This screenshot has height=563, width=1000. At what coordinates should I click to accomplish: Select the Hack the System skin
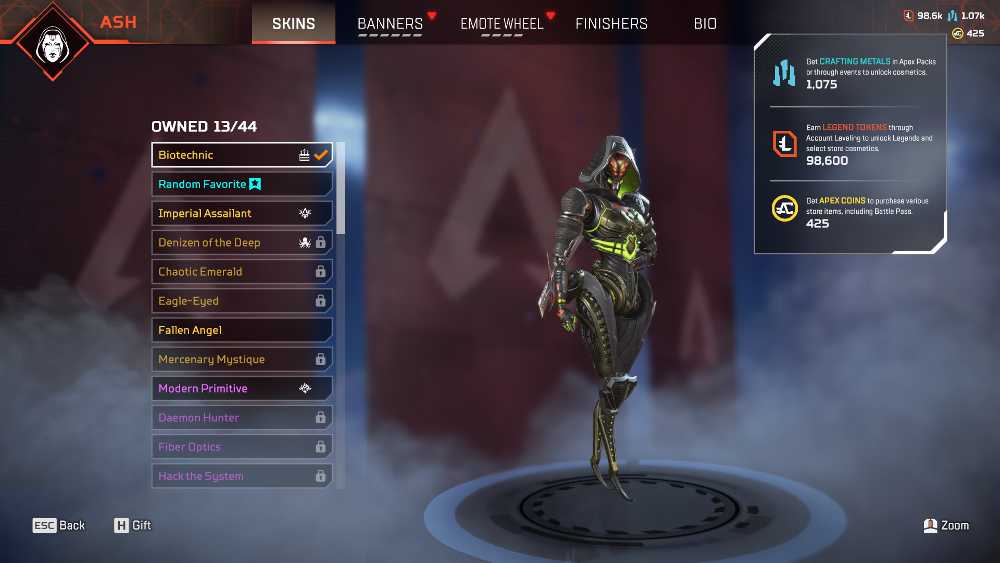pos(242,476)
